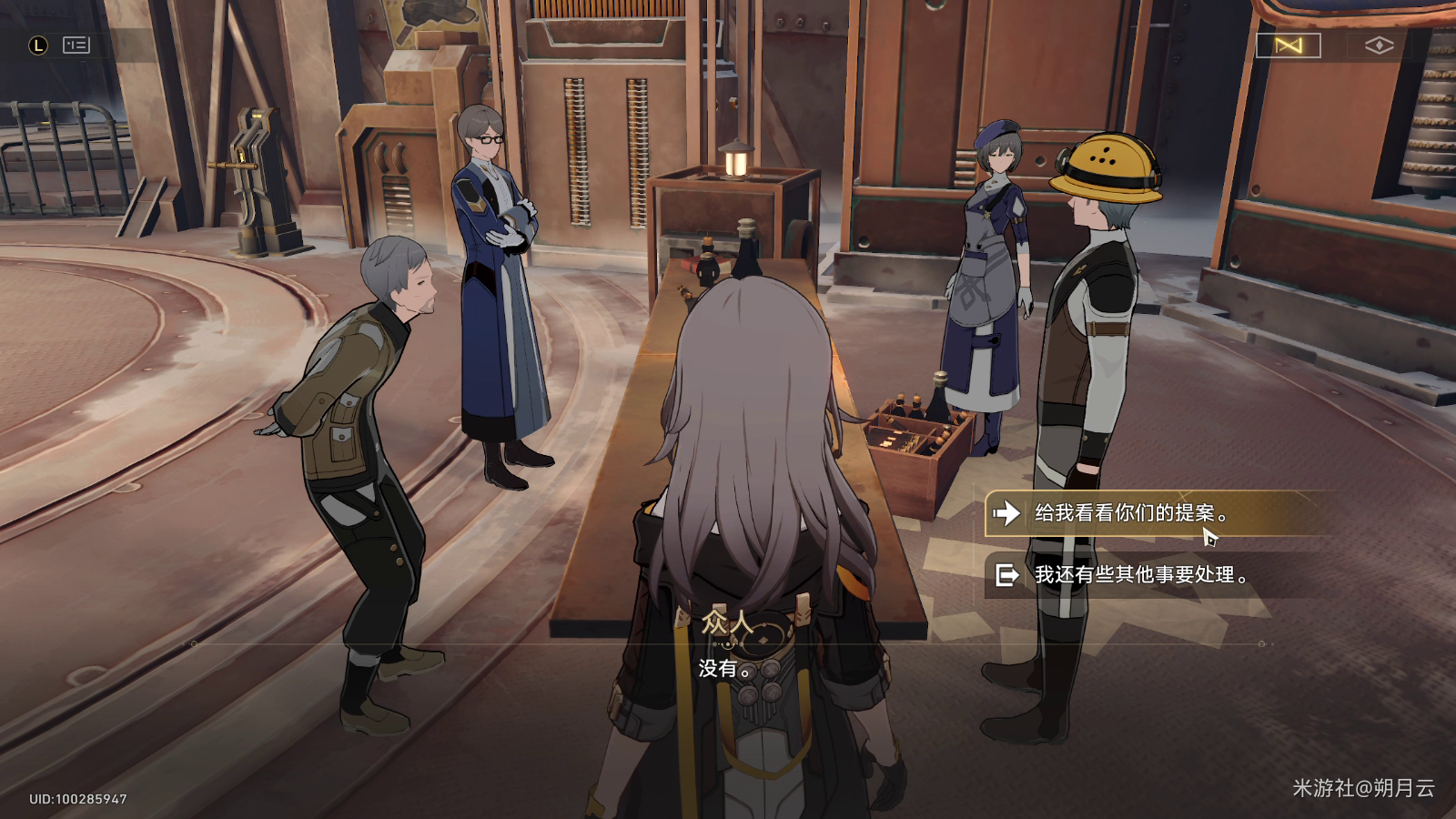Viewport: 1456px width, 819px height.
Task: Select the exit option 我还有些其他事要处理
Action: point(1139,575)
